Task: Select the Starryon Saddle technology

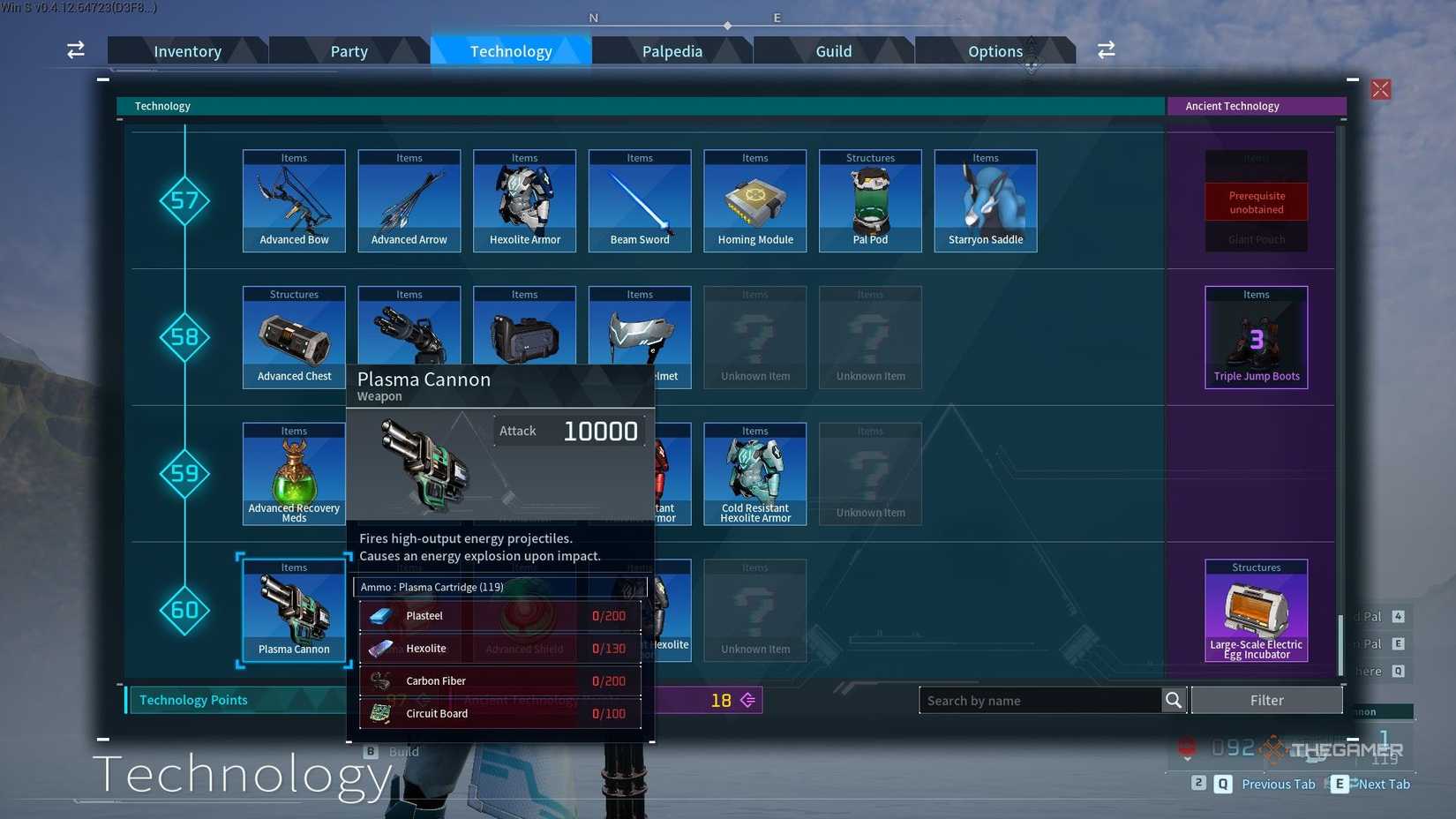Action: point(985,200)
